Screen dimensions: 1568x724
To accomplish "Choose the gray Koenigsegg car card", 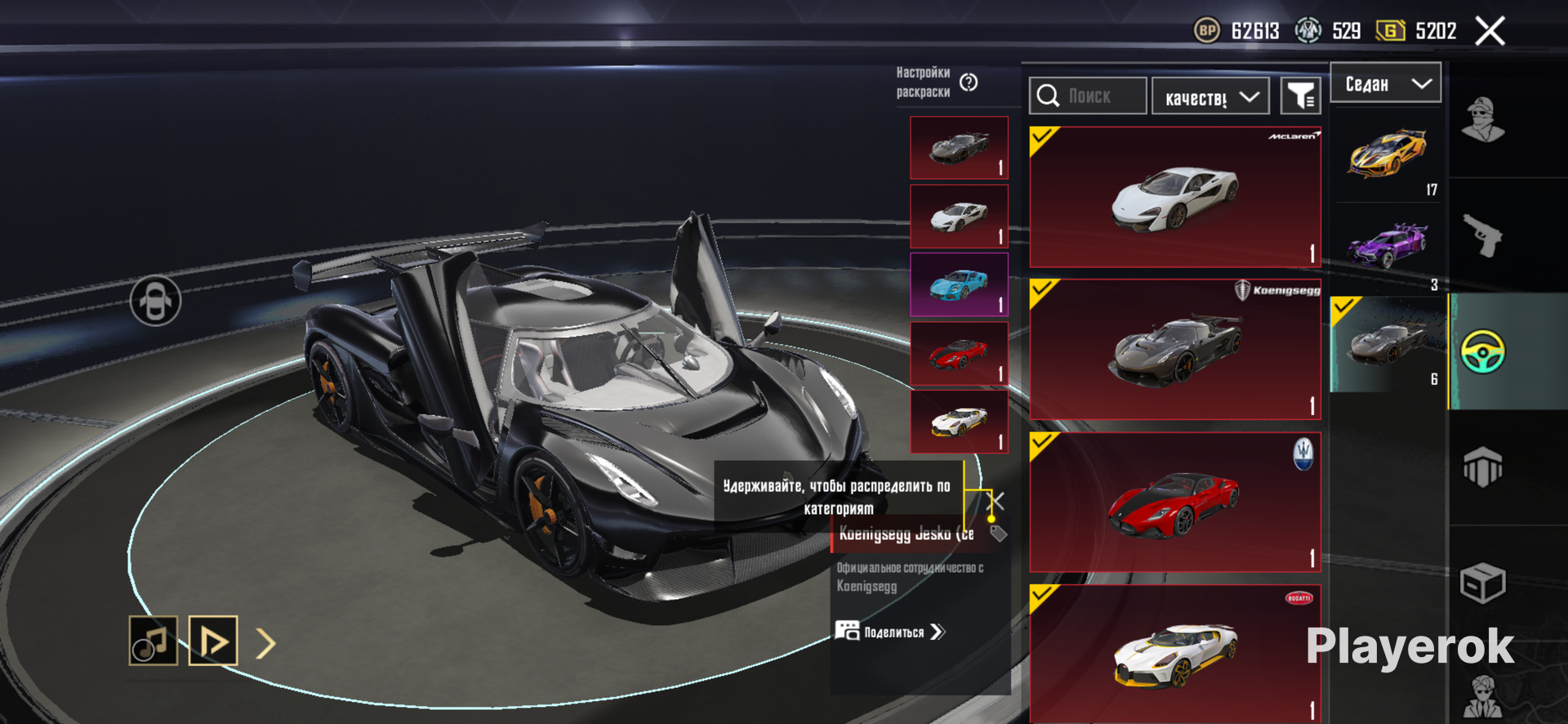I will pos(1174,350).
